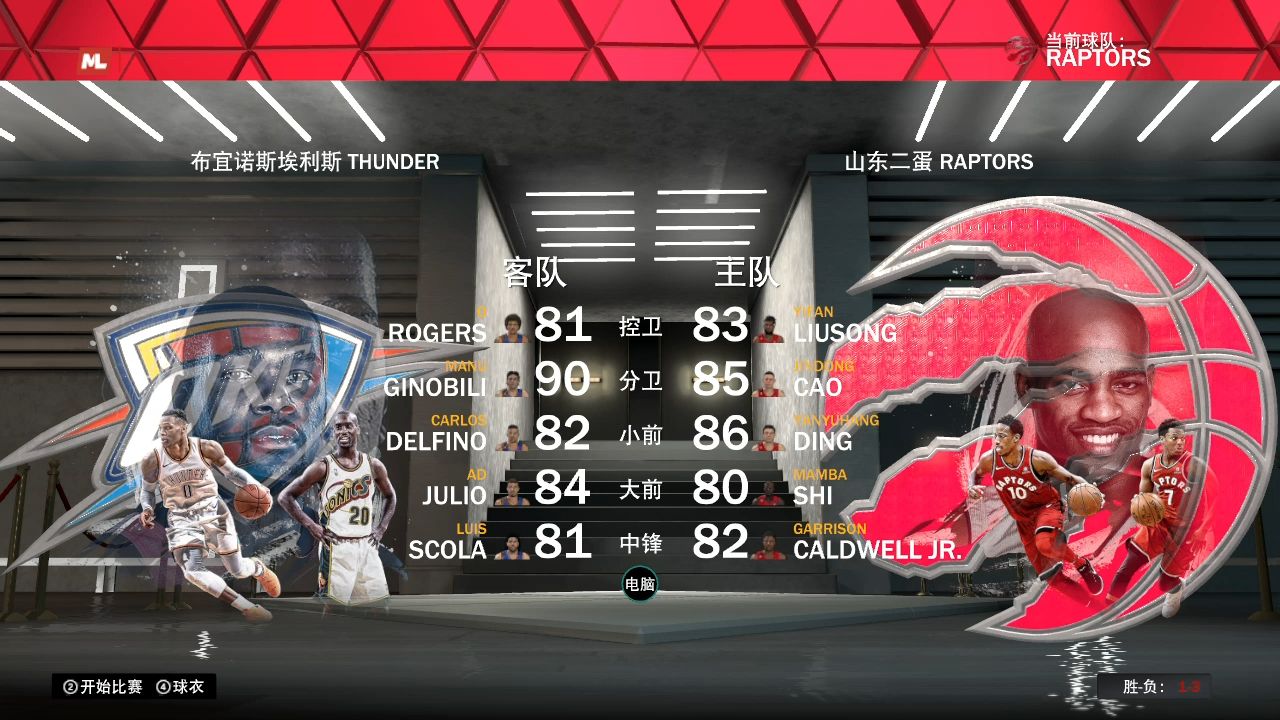Choose Liusong in the home lineup
Viewport: 1280px width, 720px height.
coord(845,332)
